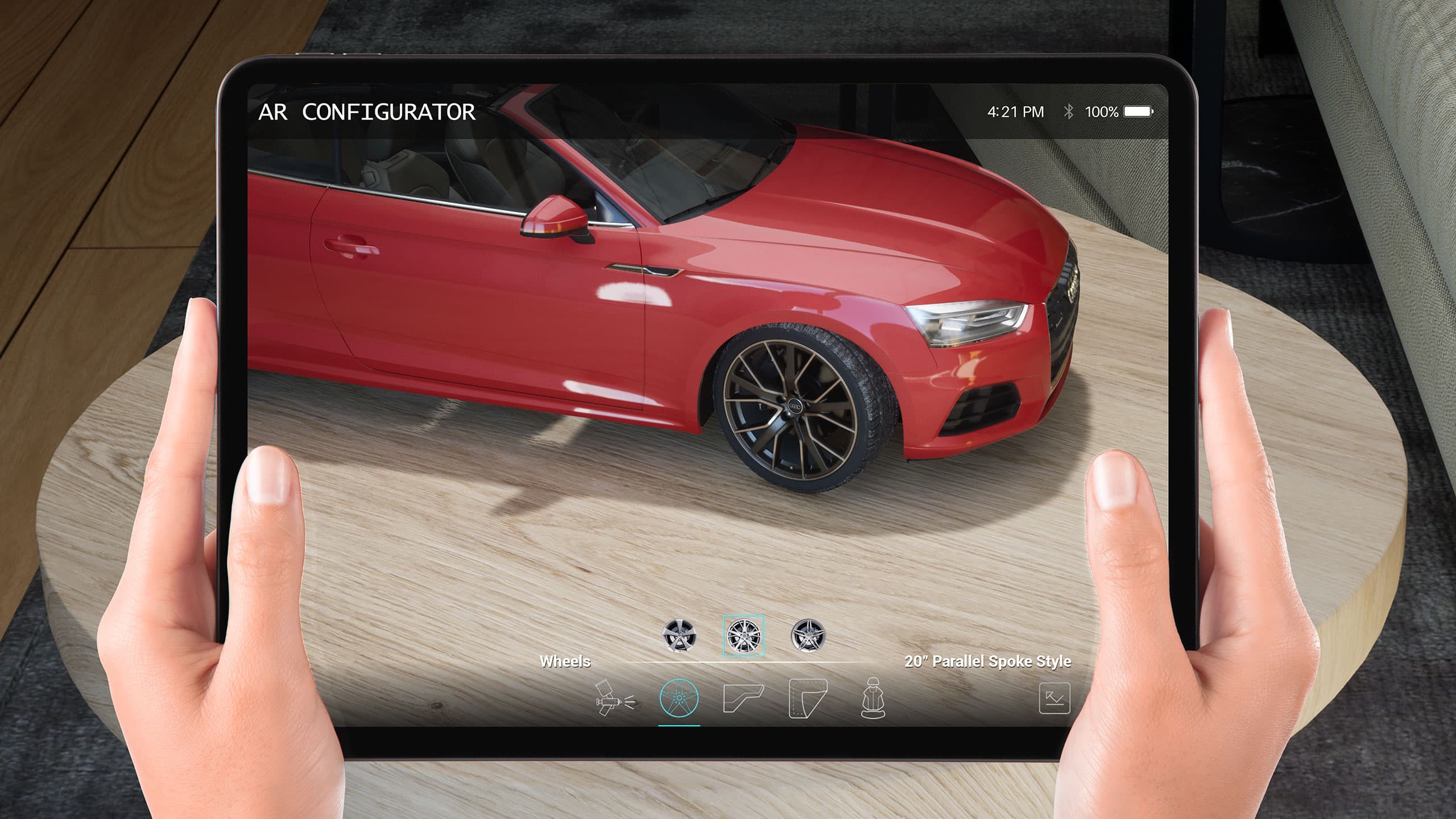Choose the five-blade rotor wheel thumbnail
Screen dimensions: 1456x819
pyautogui.click(x=679, y=635)
